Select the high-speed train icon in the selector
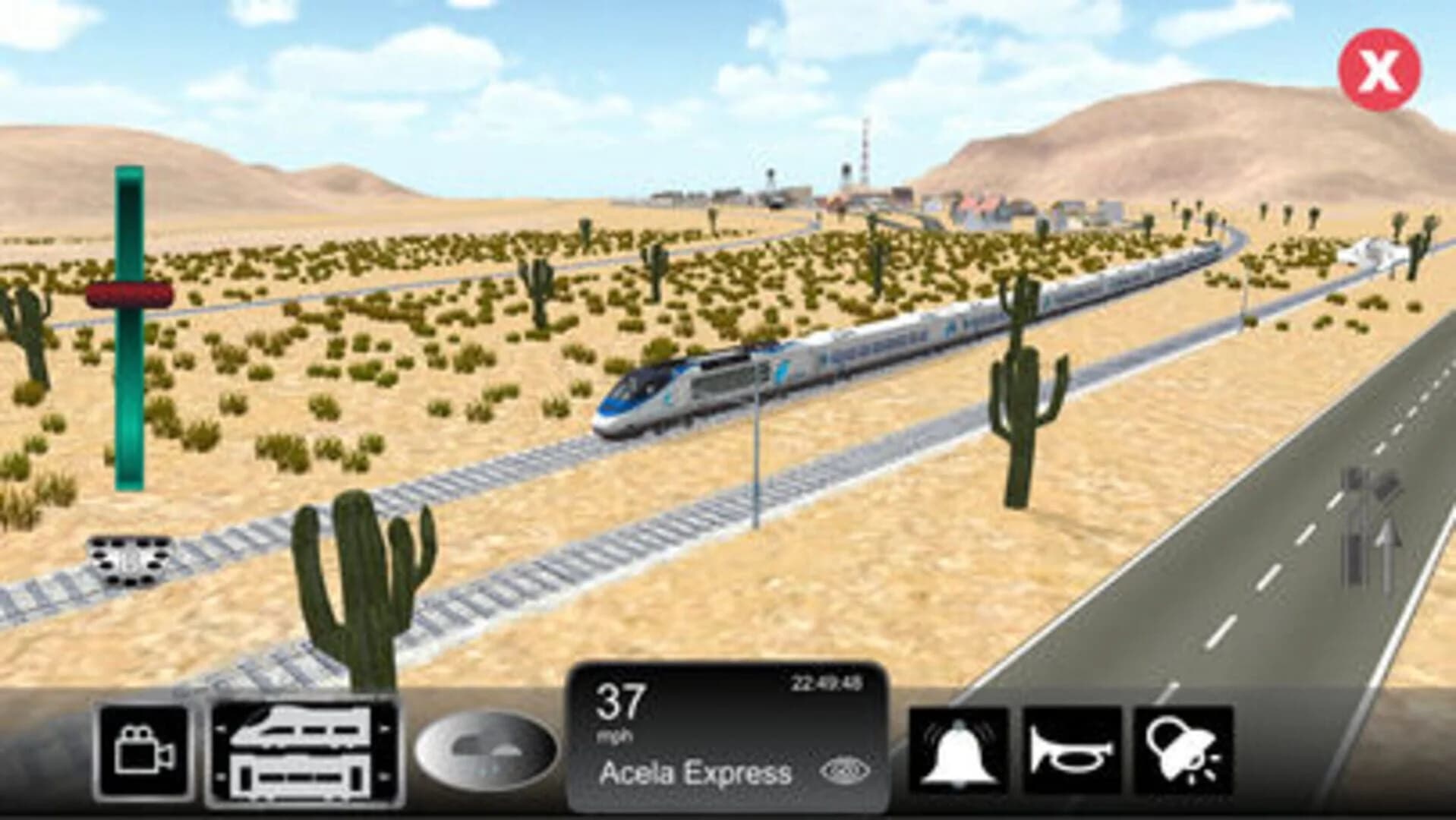Image resolution: width=1456 pixels, height=820 pixels. pos(300,729)
